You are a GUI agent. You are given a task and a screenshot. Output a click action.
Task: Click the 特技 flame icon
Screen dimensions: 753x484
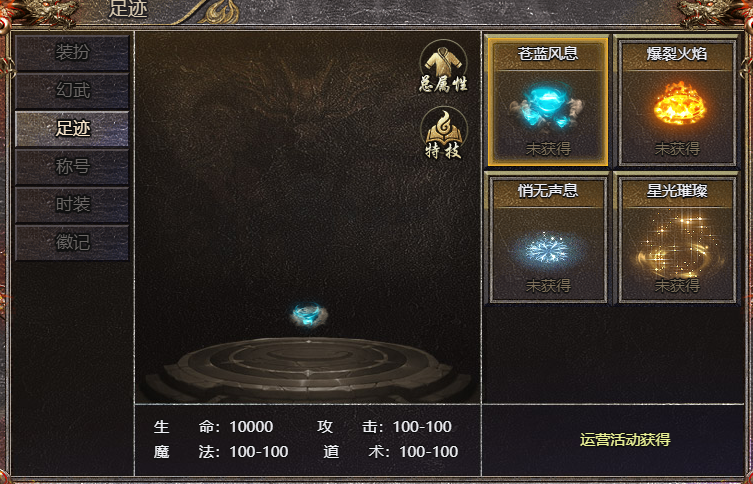click(x=443, y=134)
